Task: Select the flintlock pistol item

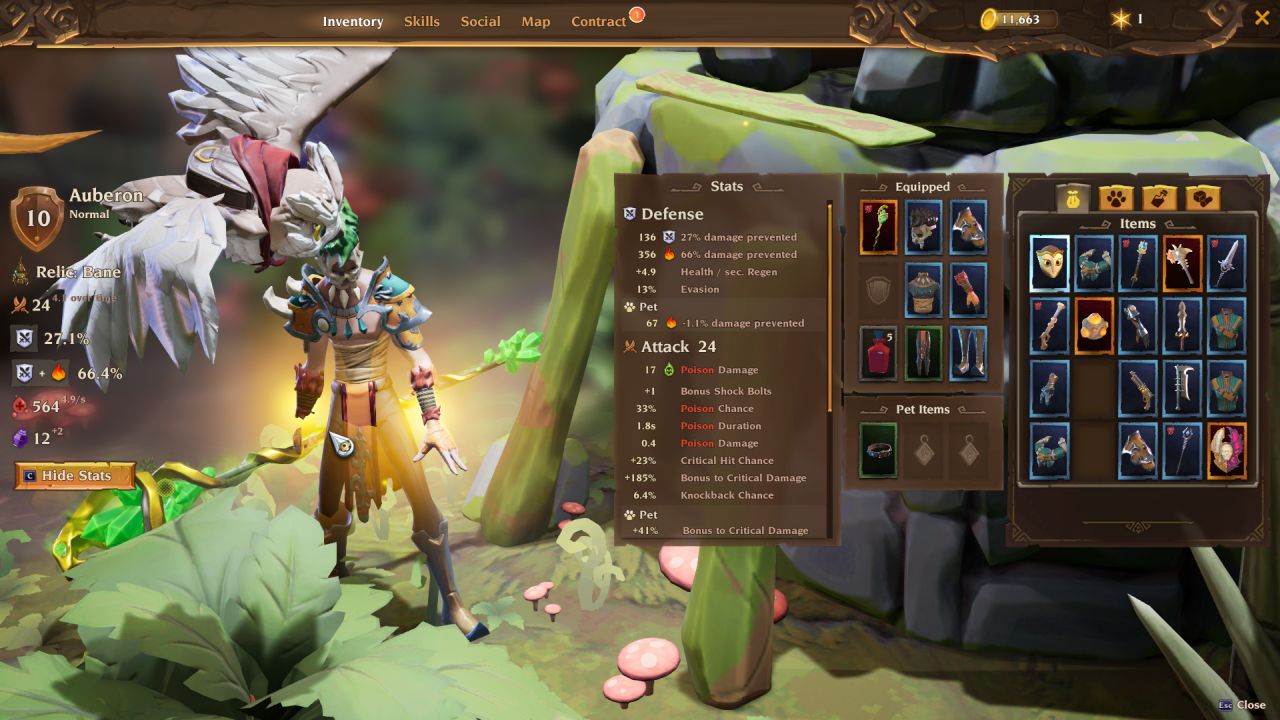Action: (x=1138, y=388)
